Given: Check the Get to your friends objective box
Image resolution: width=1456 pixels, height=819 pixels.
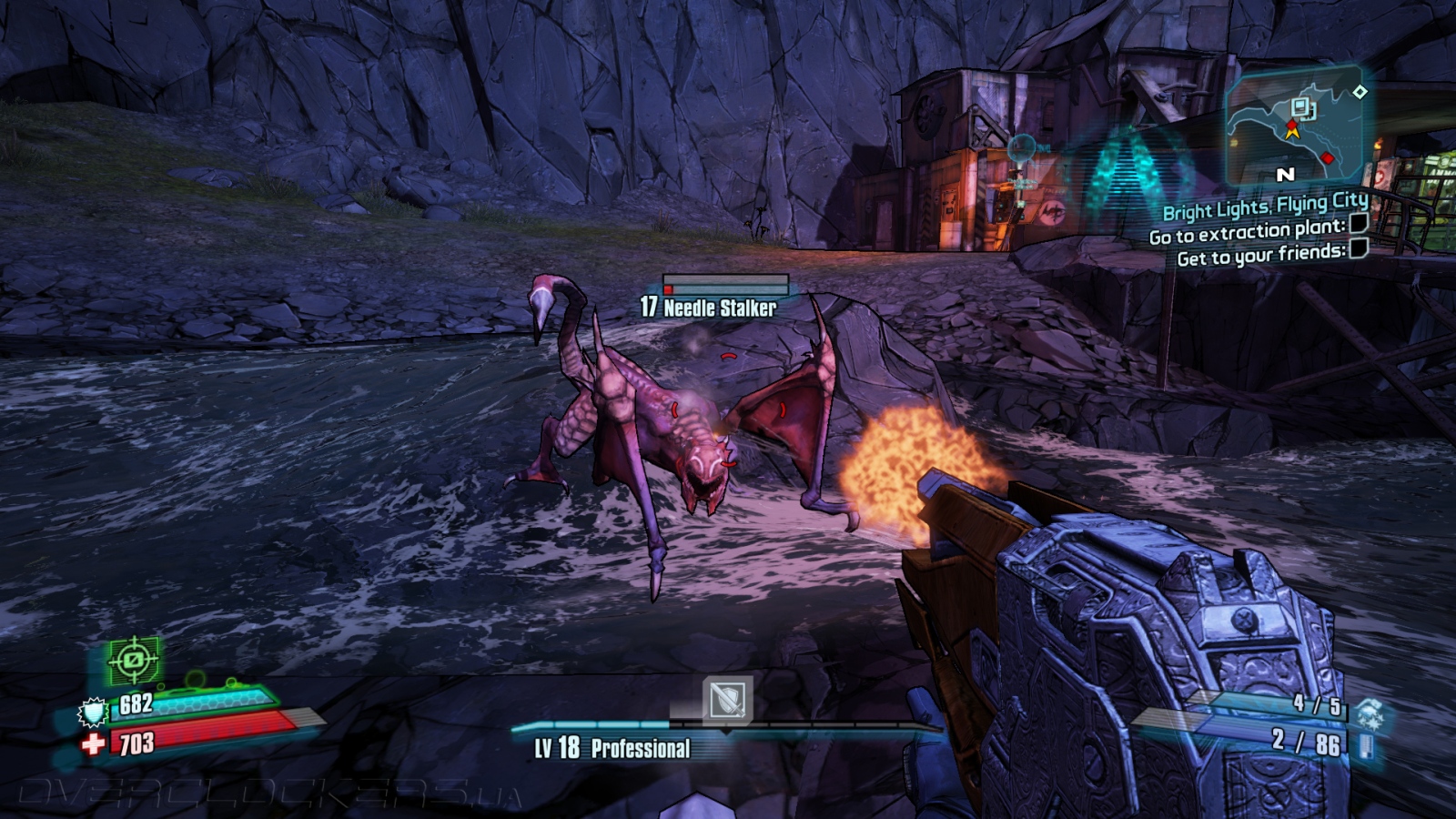Looking at the screenshot, I should coord(1358,248).
